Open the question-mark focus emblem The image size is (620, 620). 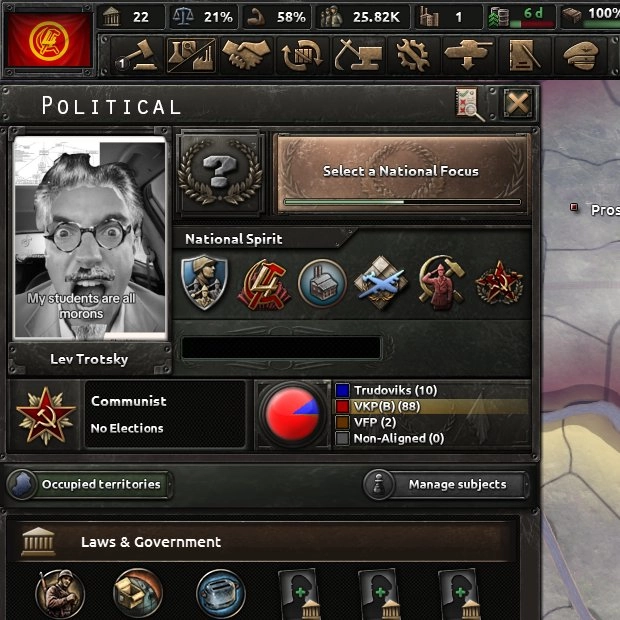[220, 172]
